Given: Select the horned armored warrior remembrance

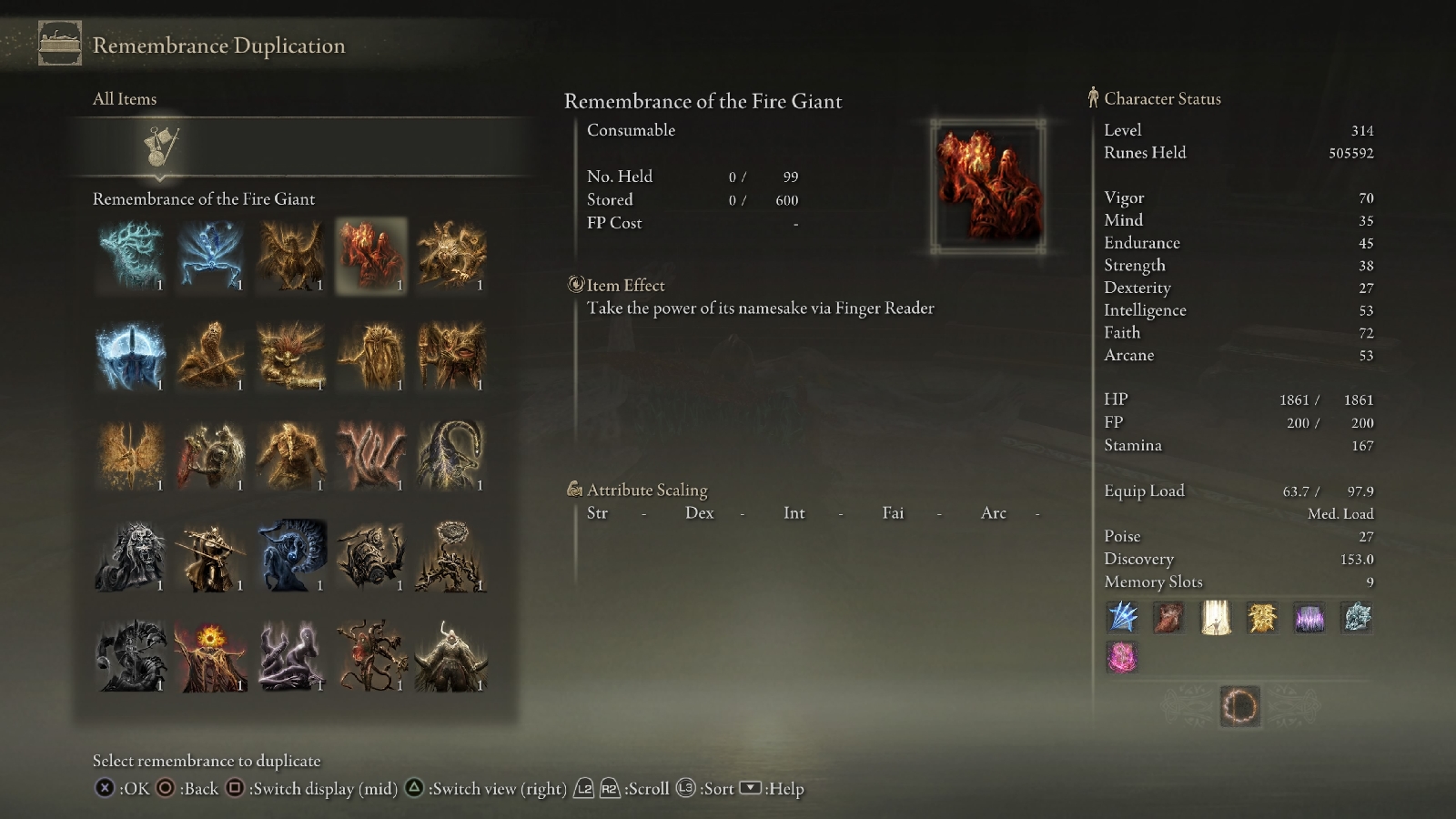Looking at the screenshot, I should click(450, 656).
